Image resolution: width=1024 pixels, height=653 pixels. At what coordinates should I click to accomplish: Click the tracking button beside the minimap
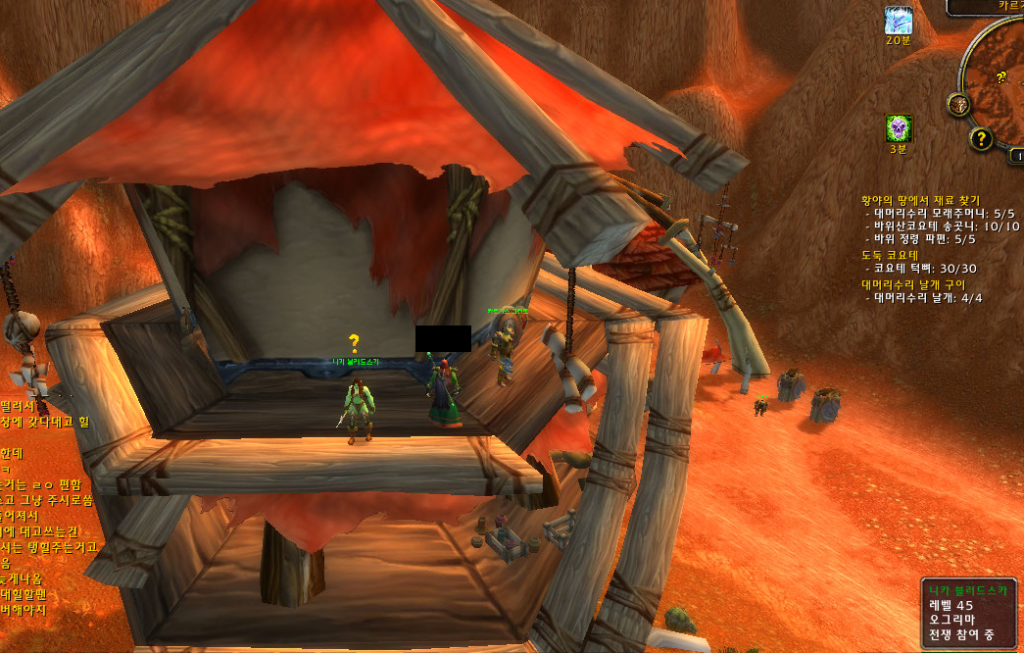pos(960,104)
